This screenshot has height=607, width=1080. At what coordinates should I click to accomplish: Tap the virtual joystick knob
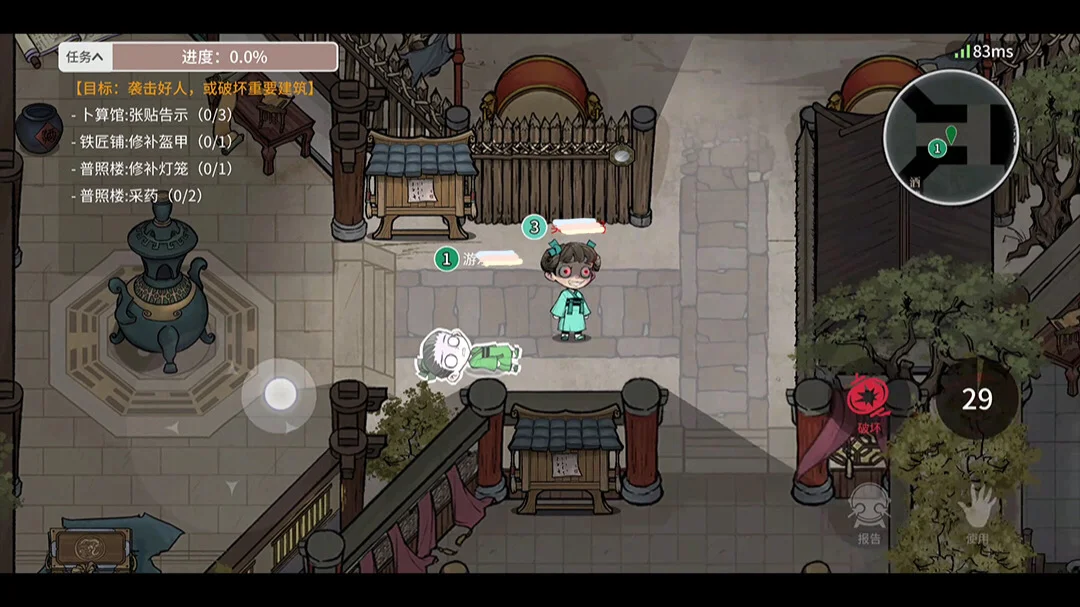click(280, 394)
